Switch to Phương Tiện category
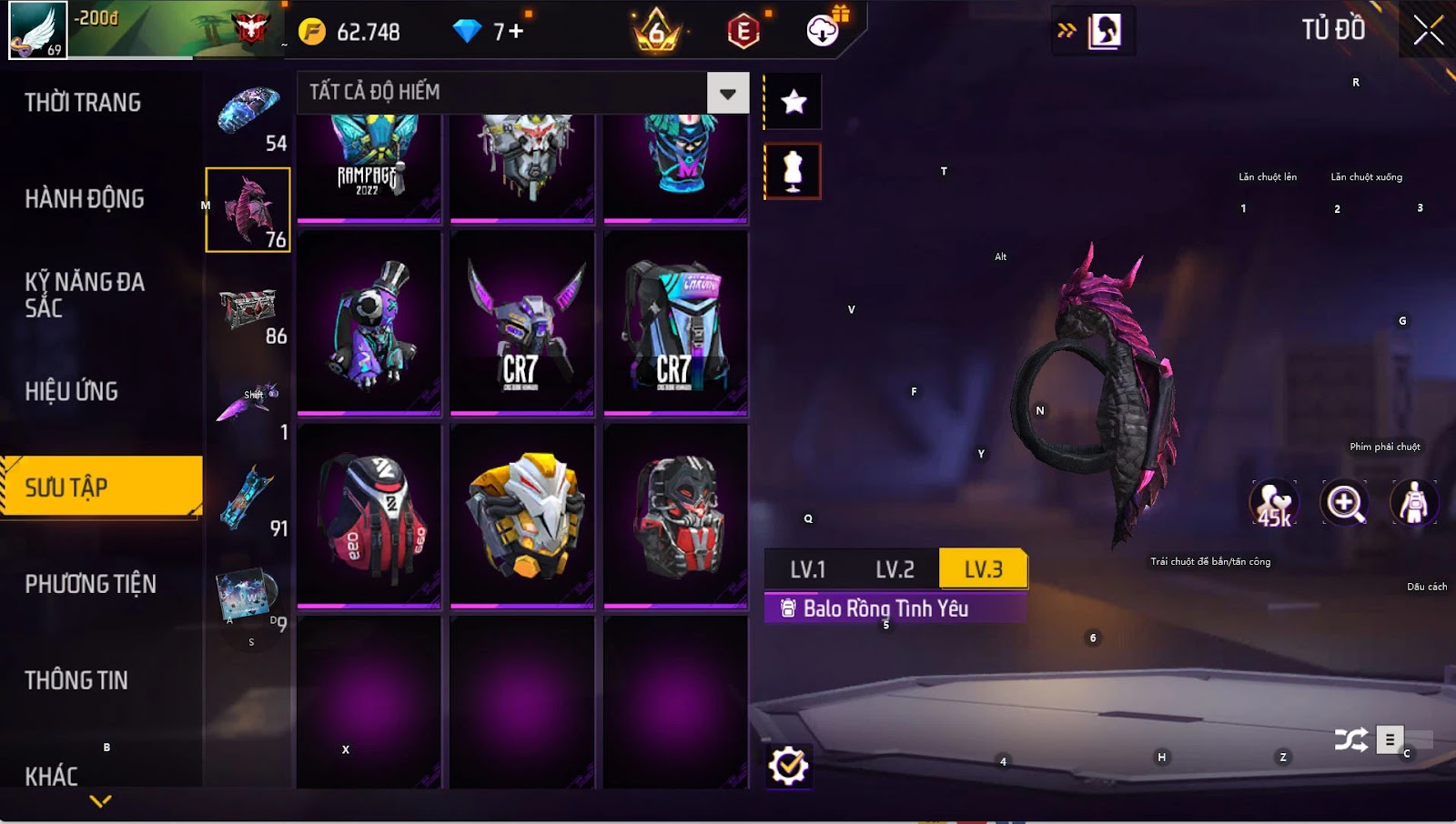Viewport: 1456px width, 824px height. (90, 584)
